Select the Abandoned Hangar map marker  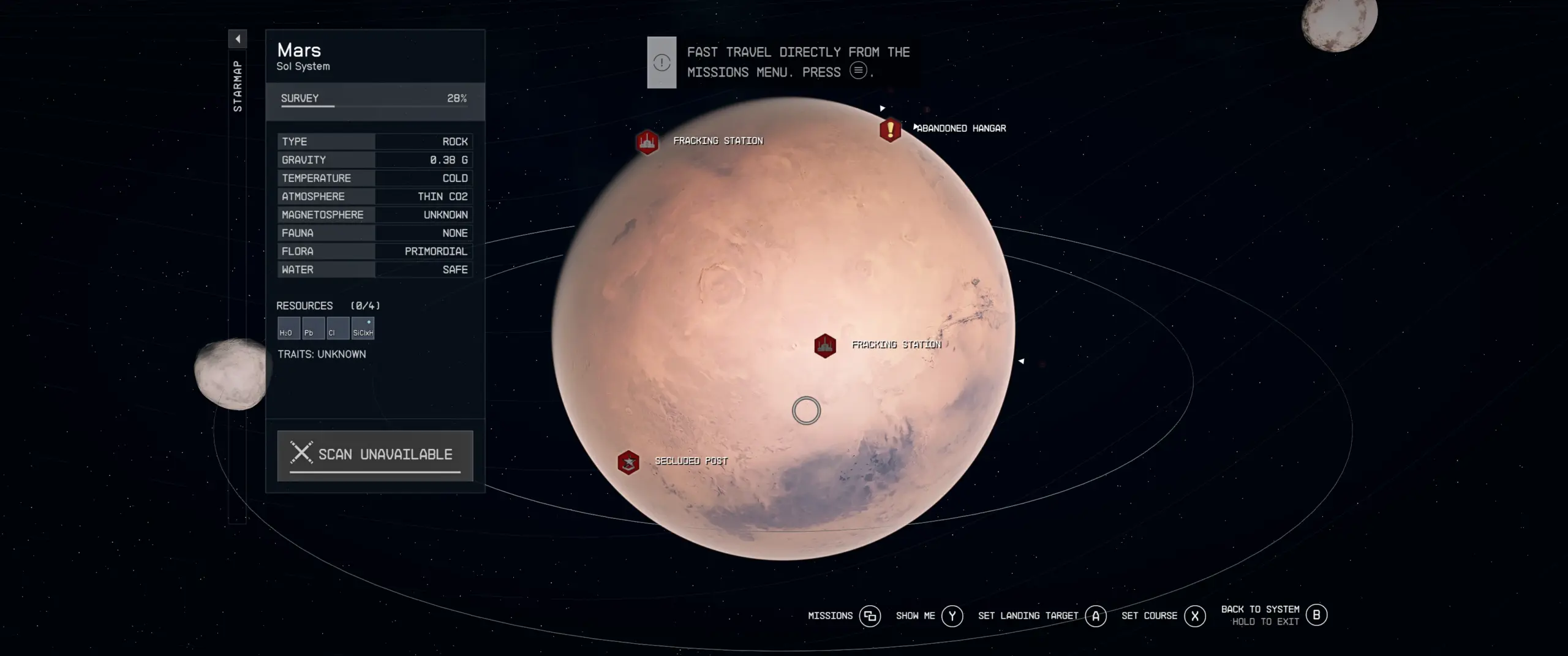[890, 130]
